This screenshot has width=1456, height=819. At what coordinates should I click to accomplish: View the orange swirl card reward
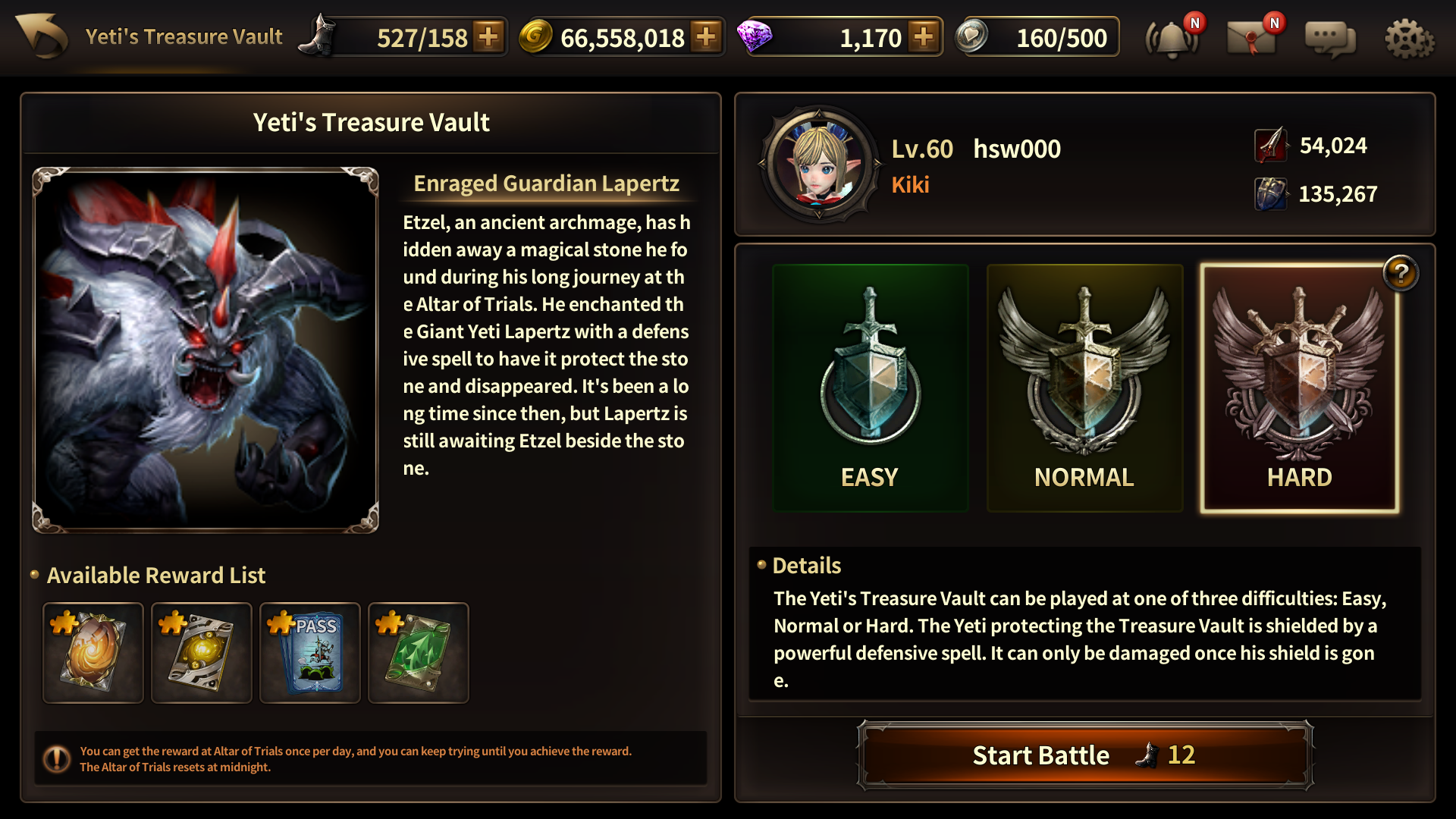coord(93,652)
